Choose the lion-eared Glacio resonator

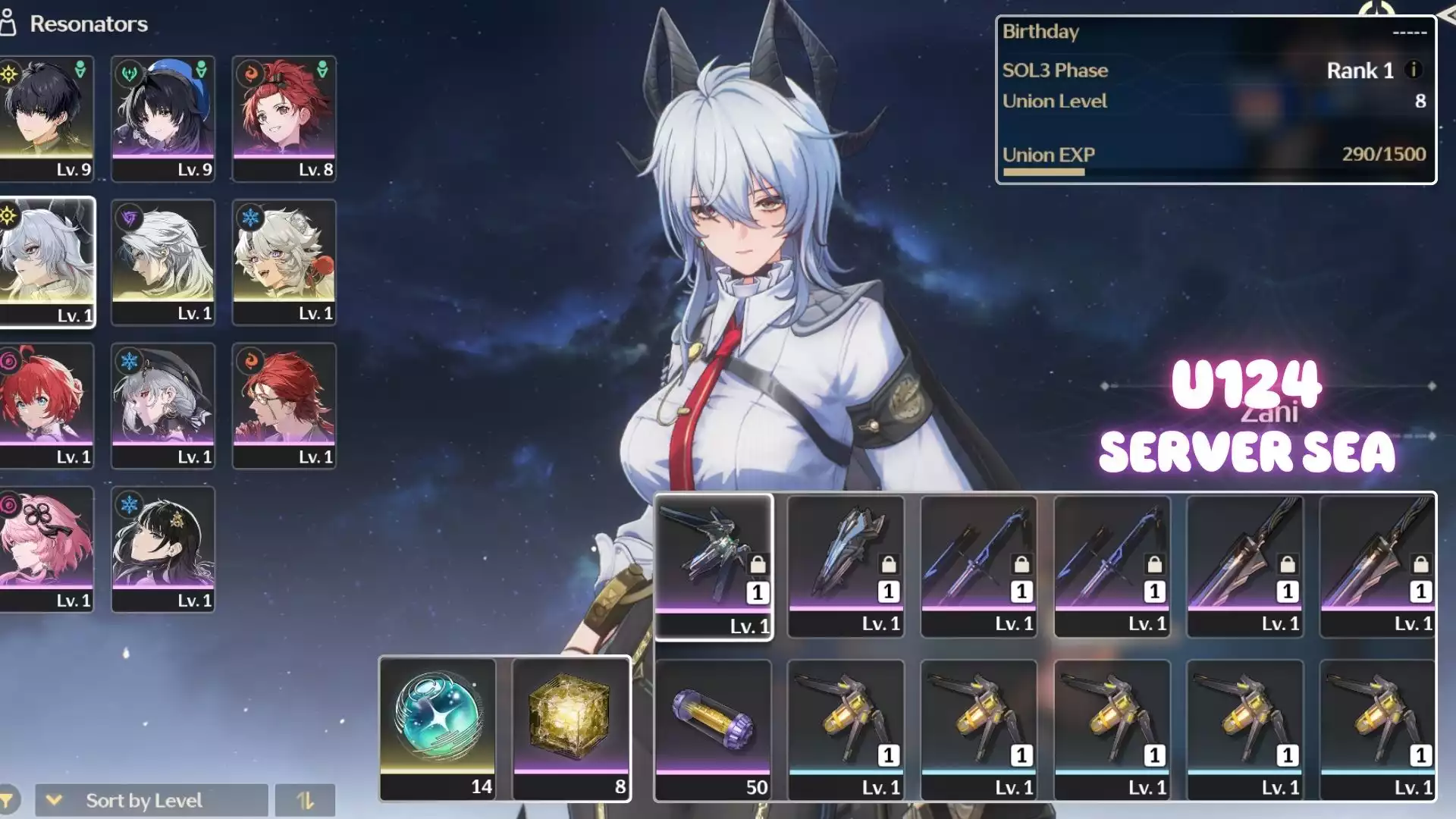[284, 262]
